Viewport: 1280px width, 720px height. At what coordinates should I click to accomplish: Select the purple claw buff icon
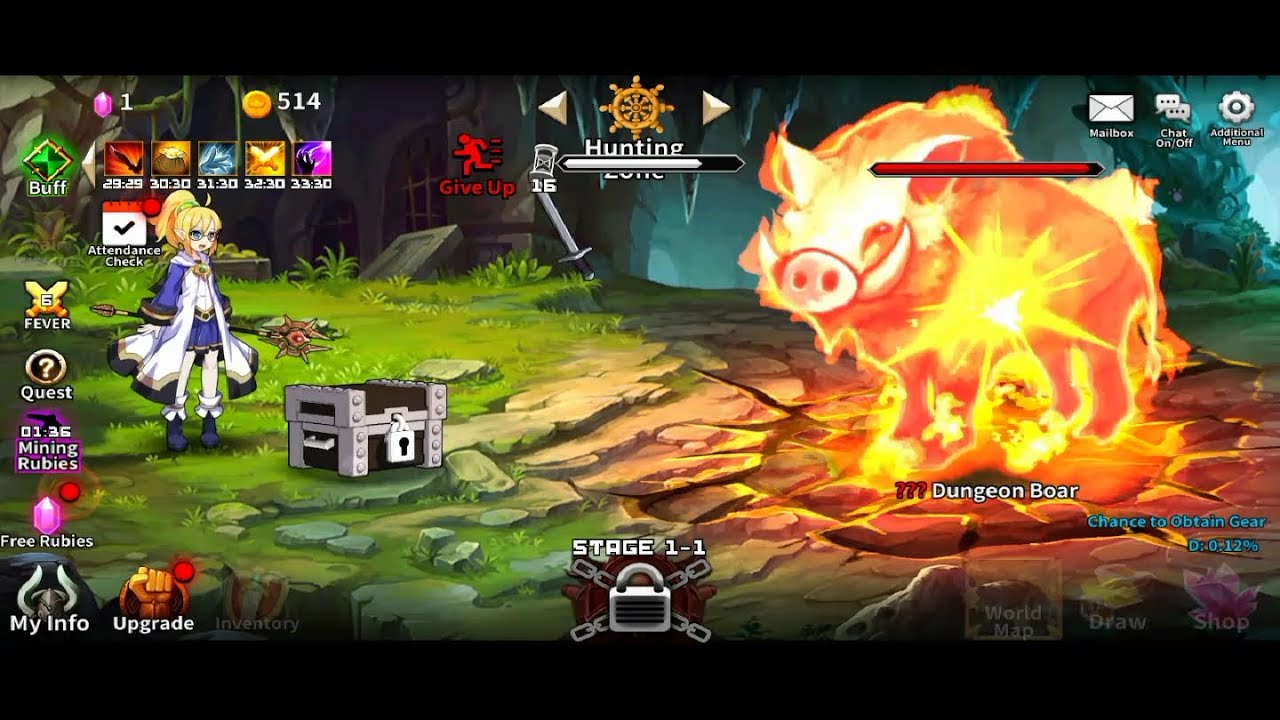(x=312, y=159)
